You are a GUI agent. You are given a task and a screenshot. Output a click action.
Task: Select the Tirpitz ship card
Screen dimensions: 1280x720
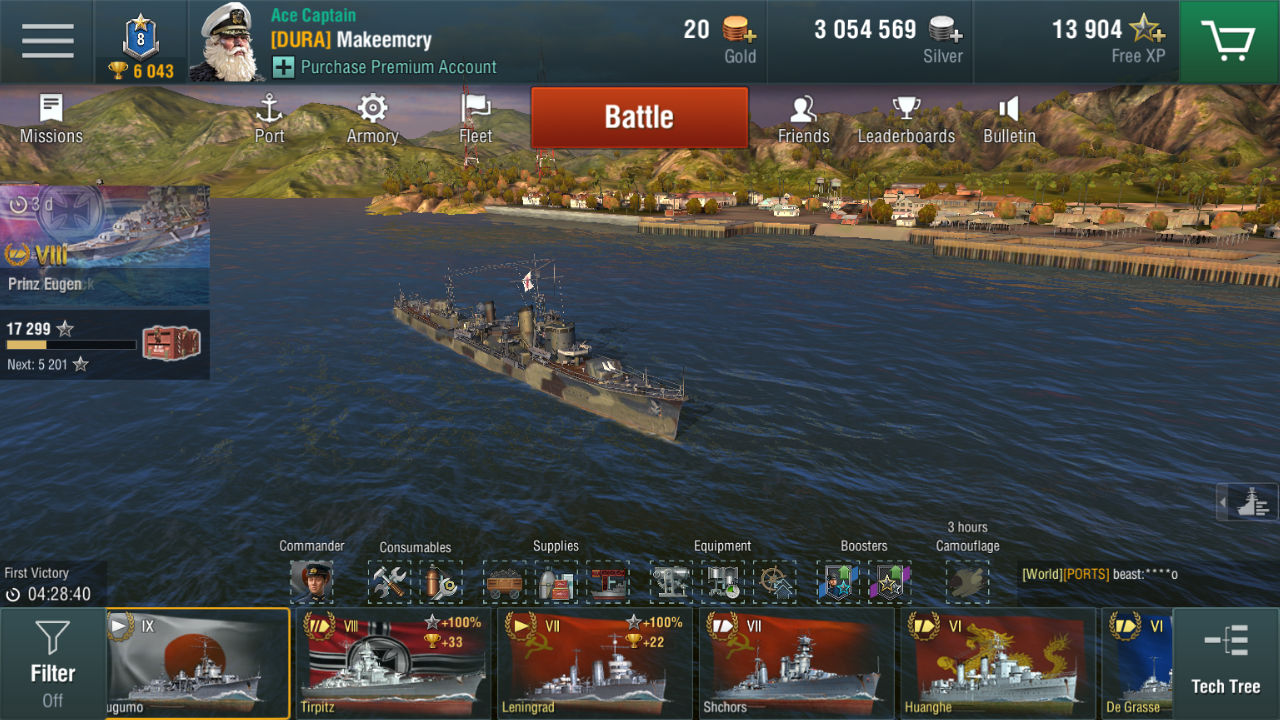click(394, 664)
